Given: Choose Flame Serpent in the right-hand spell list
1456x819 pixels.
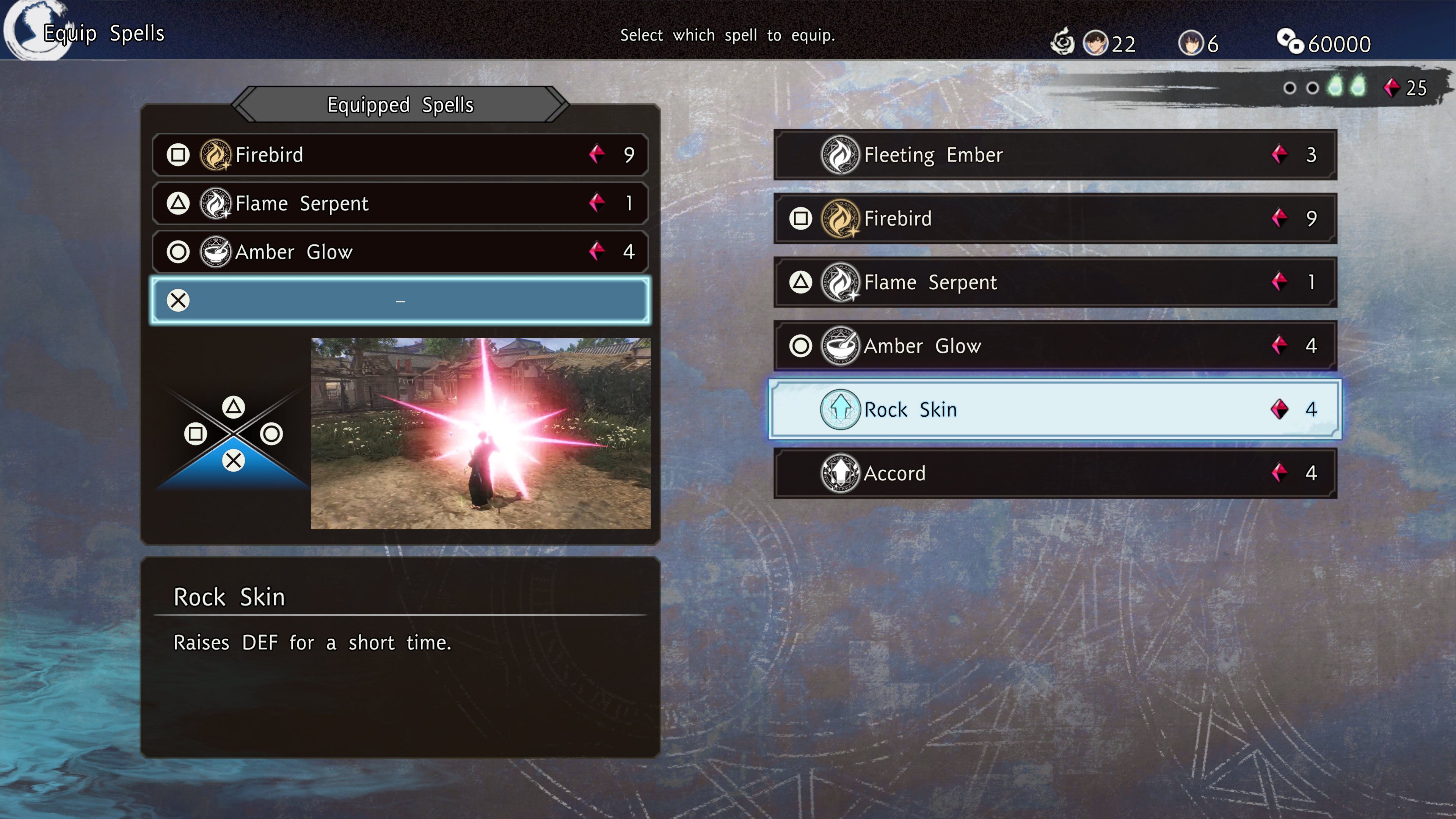Looking at the screenshot, I should coord(1055,282).
